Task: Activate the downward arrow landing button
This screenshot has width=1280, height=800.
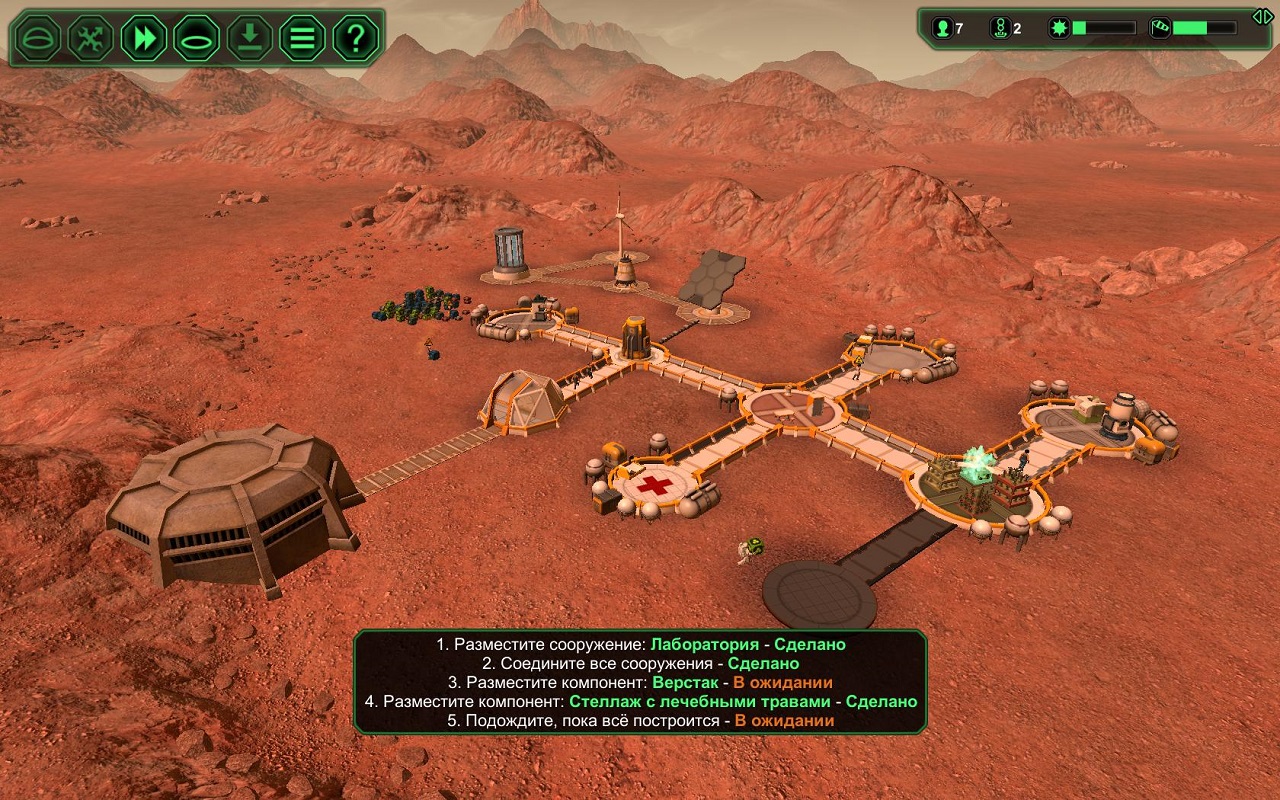Action: [249, 38]
